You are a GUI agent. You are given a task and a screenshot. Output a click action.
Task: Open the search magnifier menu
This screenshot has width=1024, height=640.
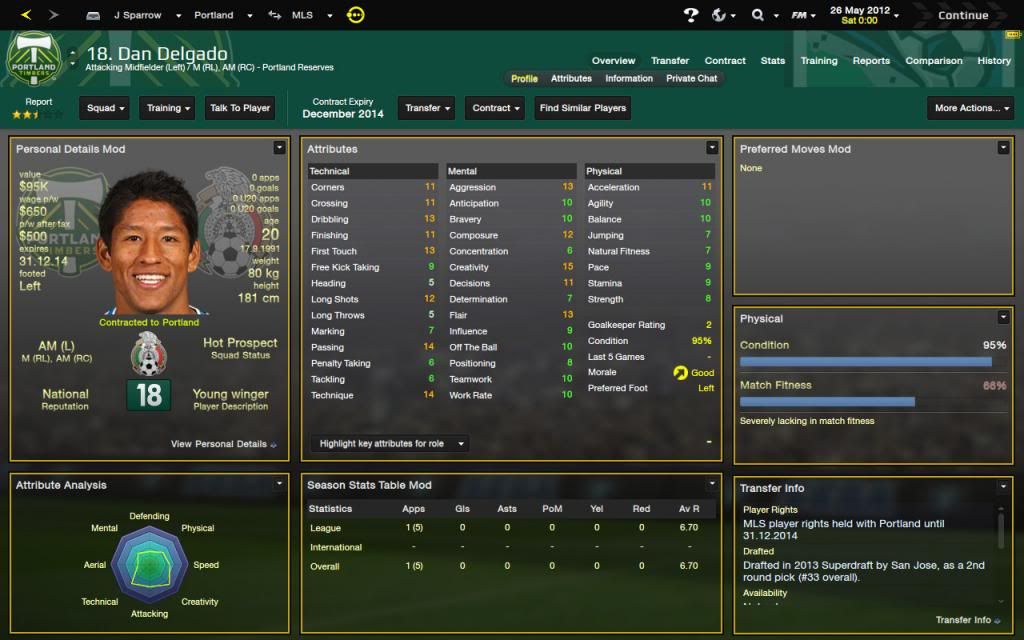(762, 16)
